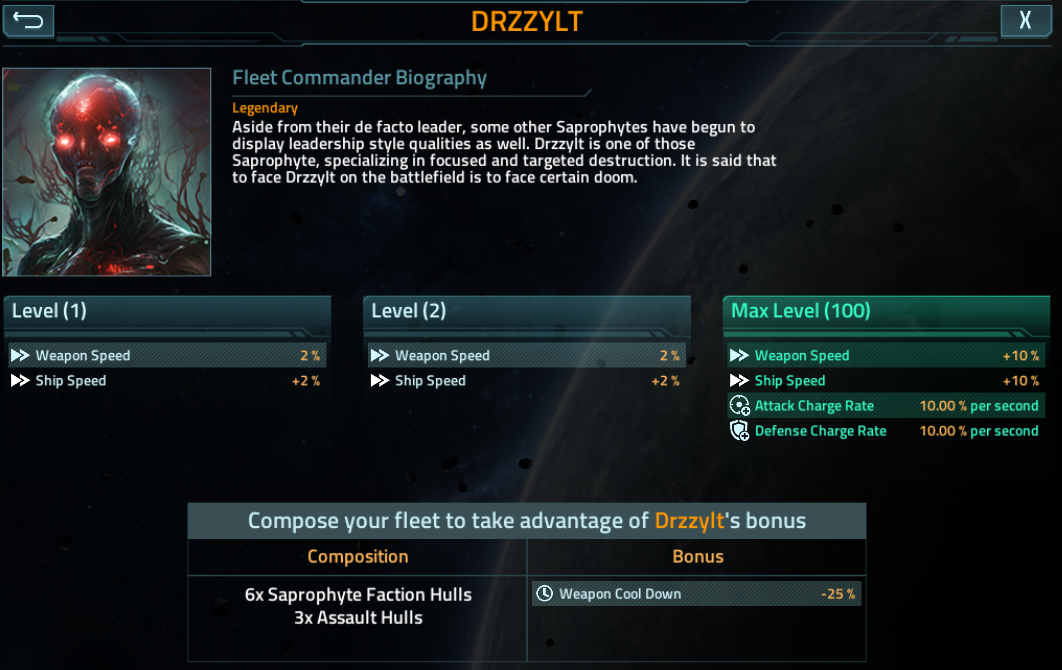The image size is (1062, 670).
Task: Select the Level (2) stats panel header
Action: [x=527, y=312]
